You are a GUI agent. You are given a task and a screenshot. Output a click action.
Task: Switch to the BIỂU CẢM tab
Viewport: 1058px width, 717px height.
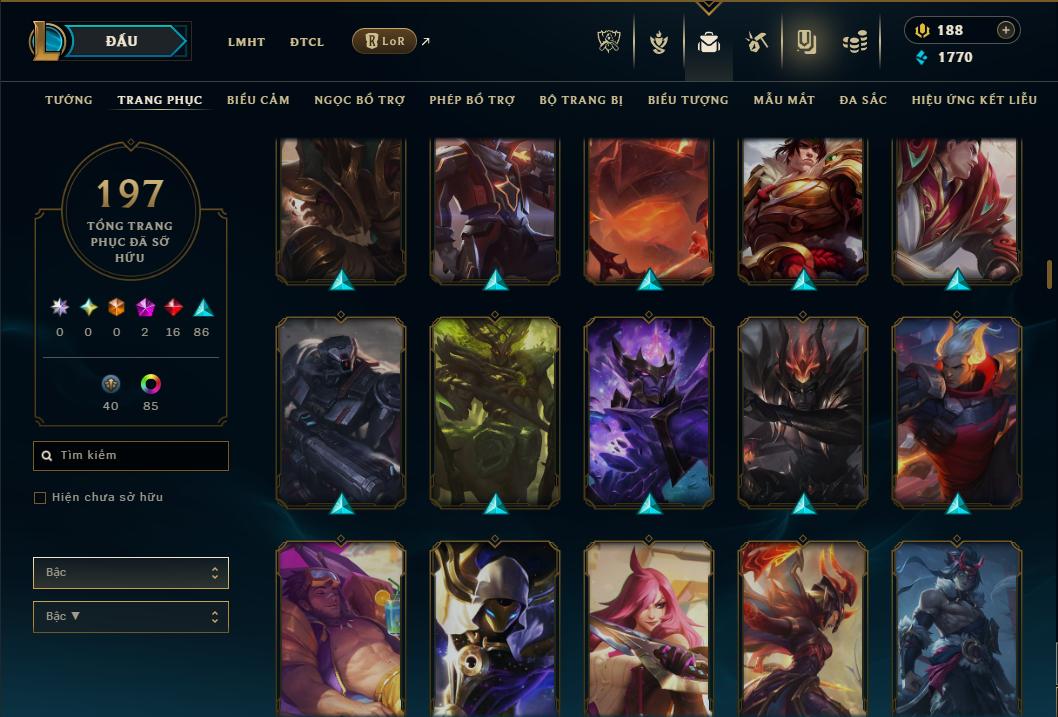[x=258, y=100]
